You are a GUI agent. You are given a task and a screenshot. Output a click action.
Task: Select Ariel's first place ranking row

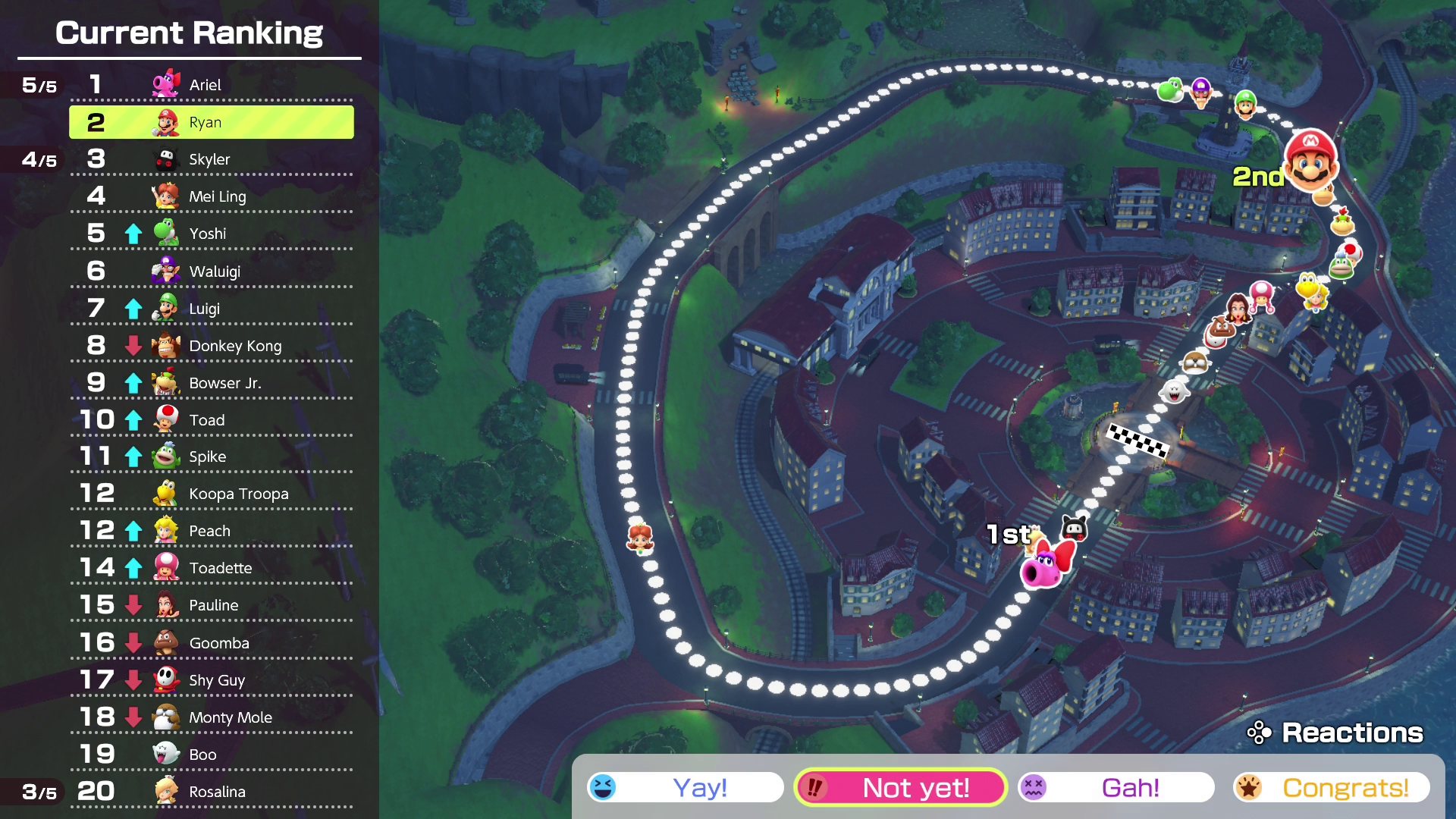point(212,85)
